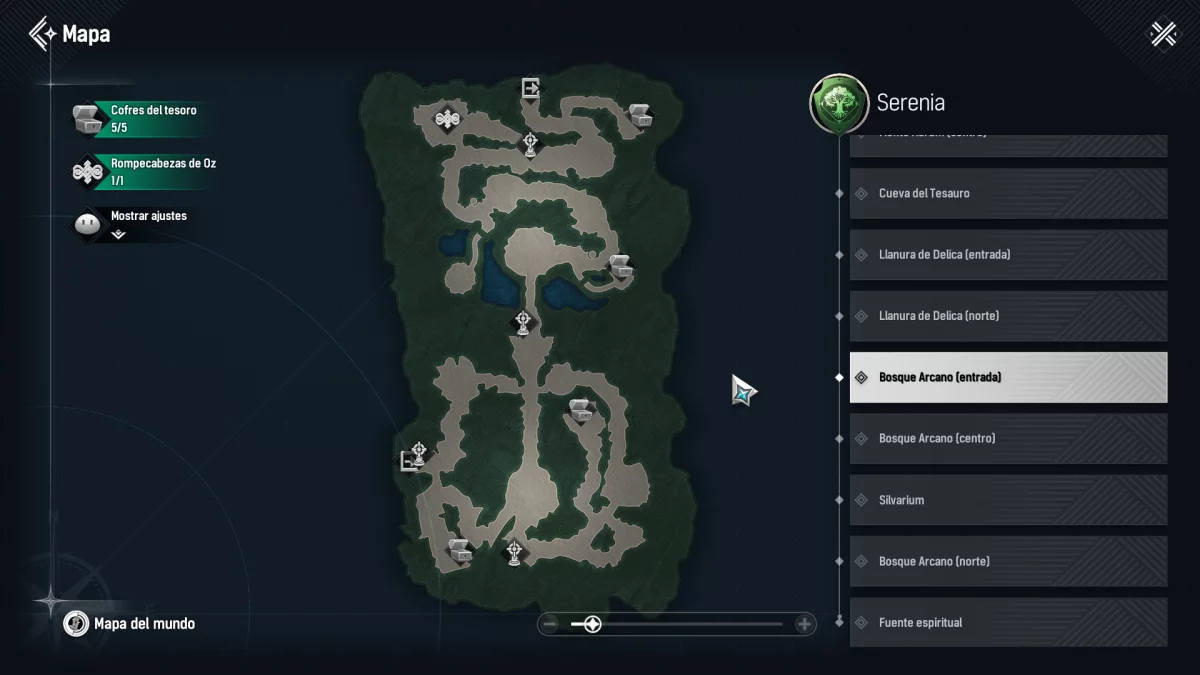The image size is (1200, 675).
Task: Zoom out with the minus button
Action: pyautogui.click(x=549, y=625)
